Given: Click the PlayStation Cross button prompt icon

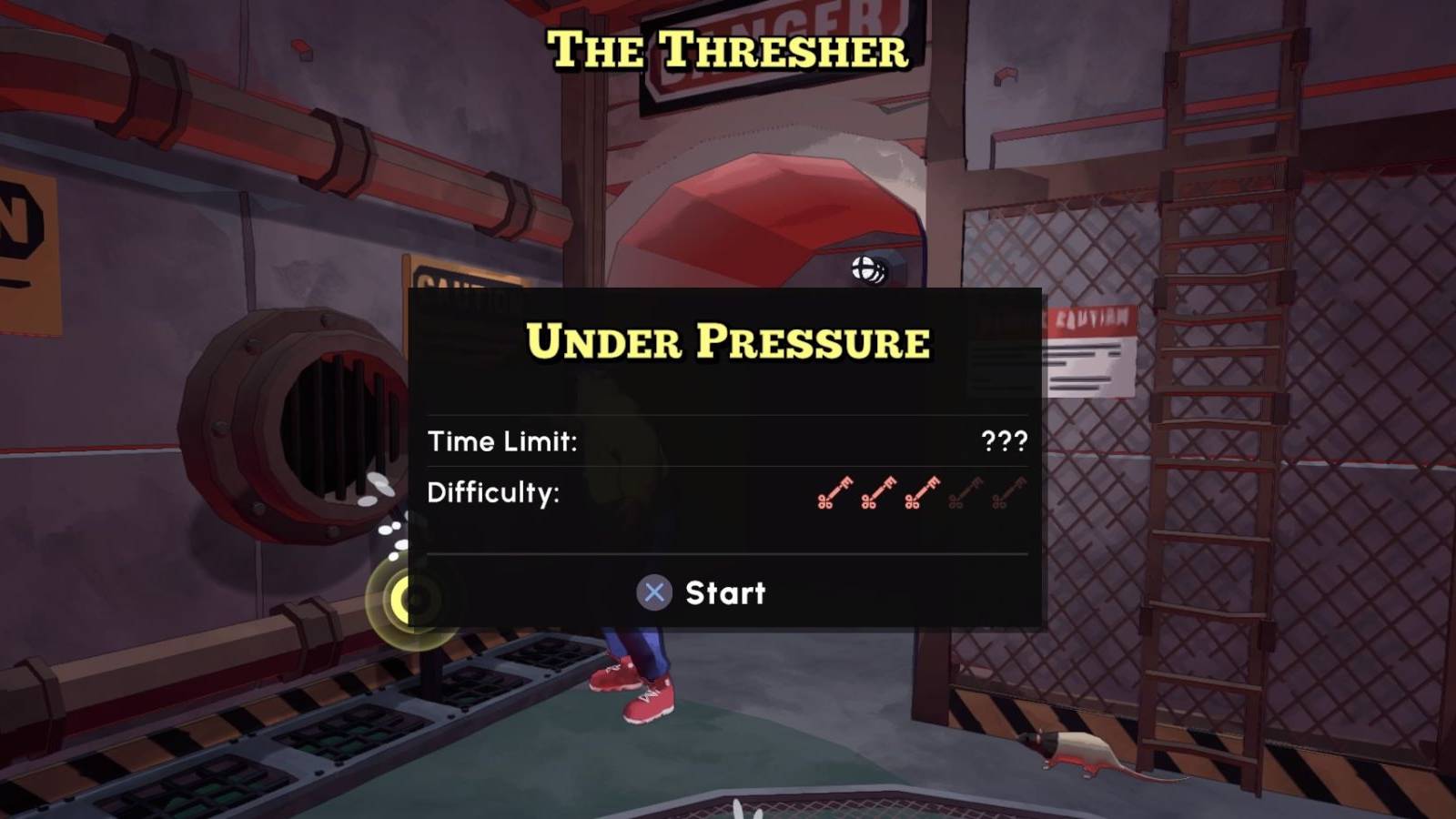Looking at the screenshot, I should click(652, 593).
